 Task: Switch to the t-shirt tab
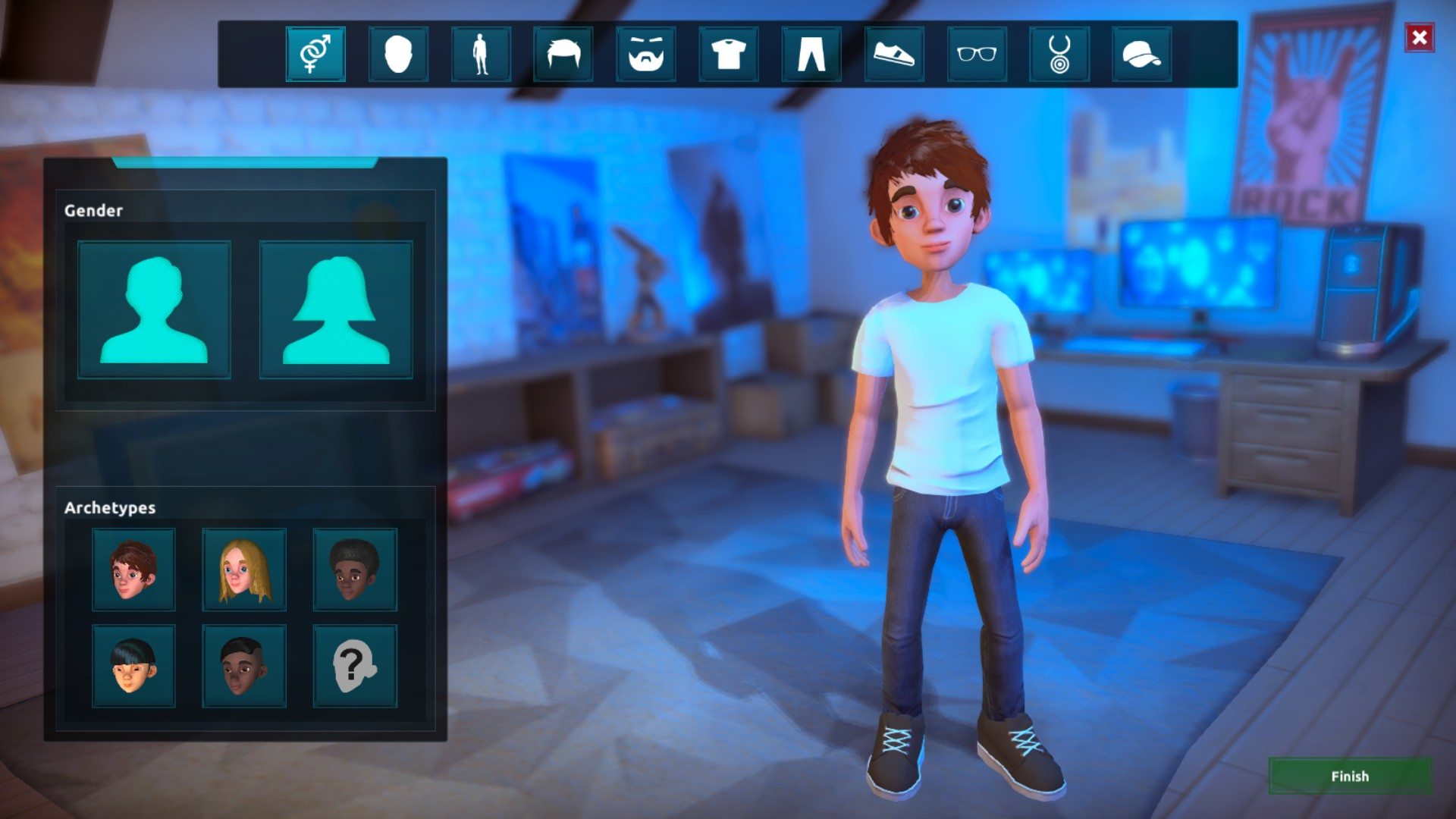729,54
